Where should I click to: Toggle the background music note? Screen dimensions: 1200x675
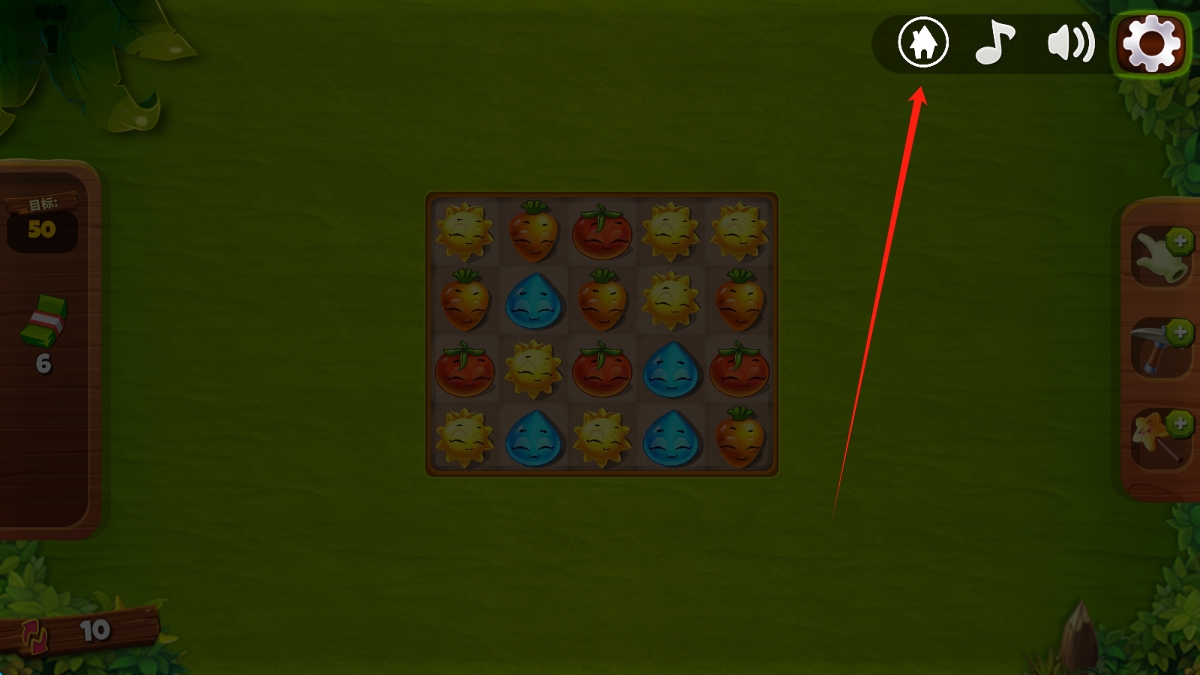pyautogui.click(x=995, y=43)
